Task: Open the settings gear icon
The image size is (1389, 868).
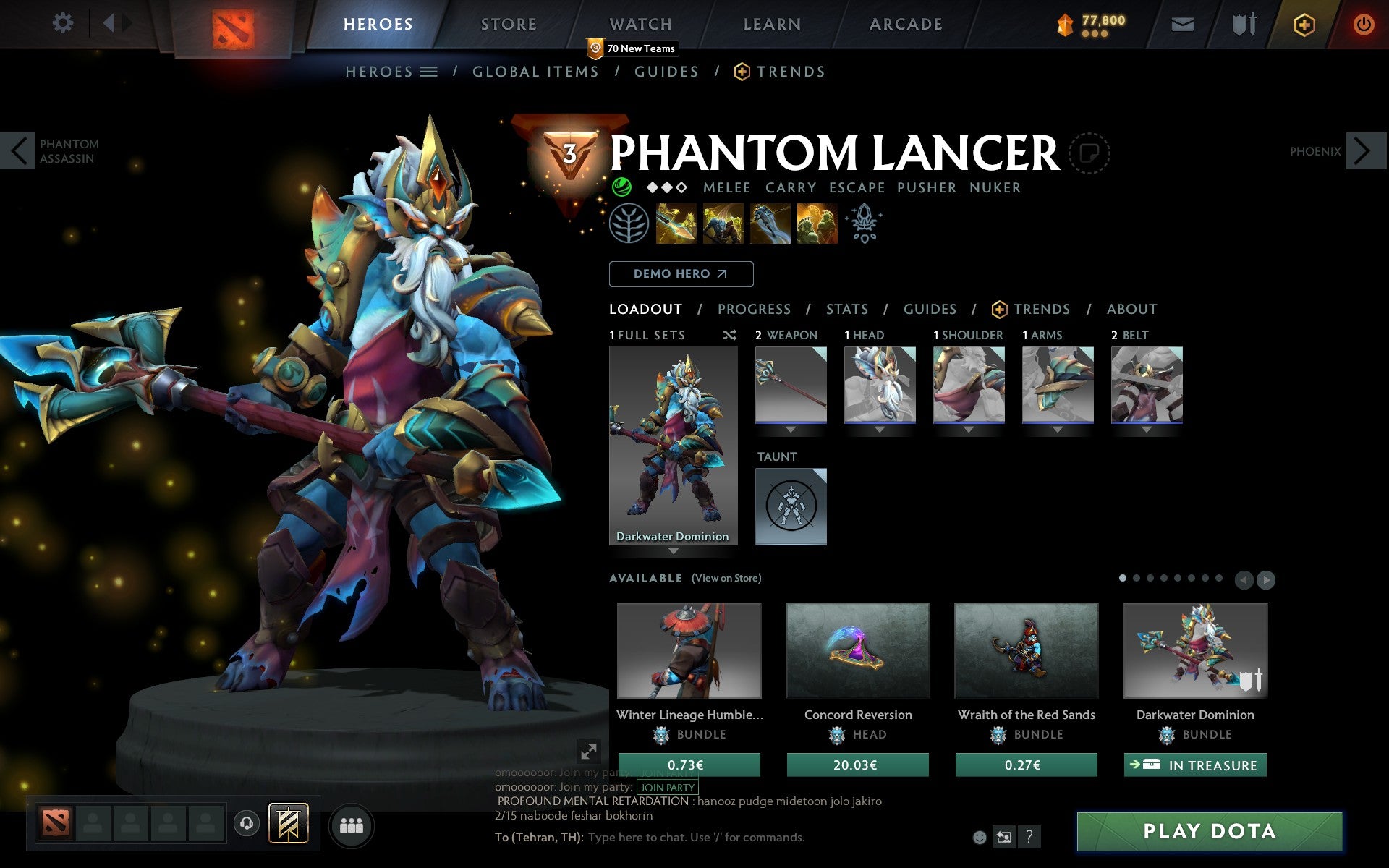Action: [64, 23]
